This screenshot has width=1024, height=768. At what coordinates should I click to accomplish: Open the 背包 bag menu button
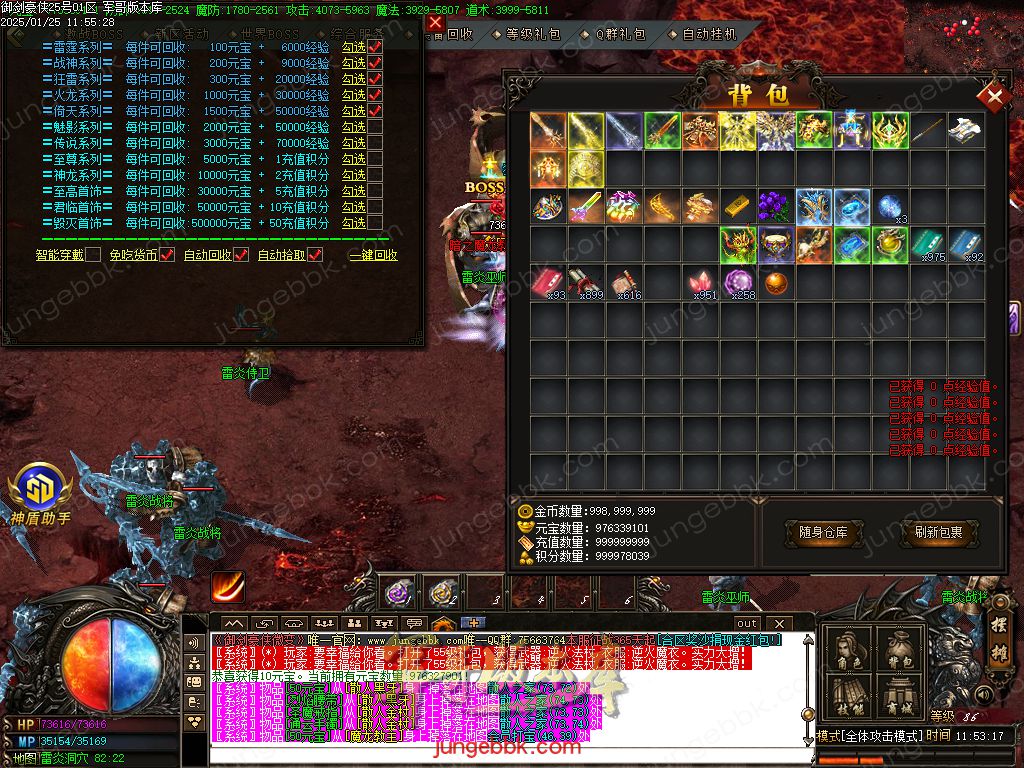click(899, 651)
